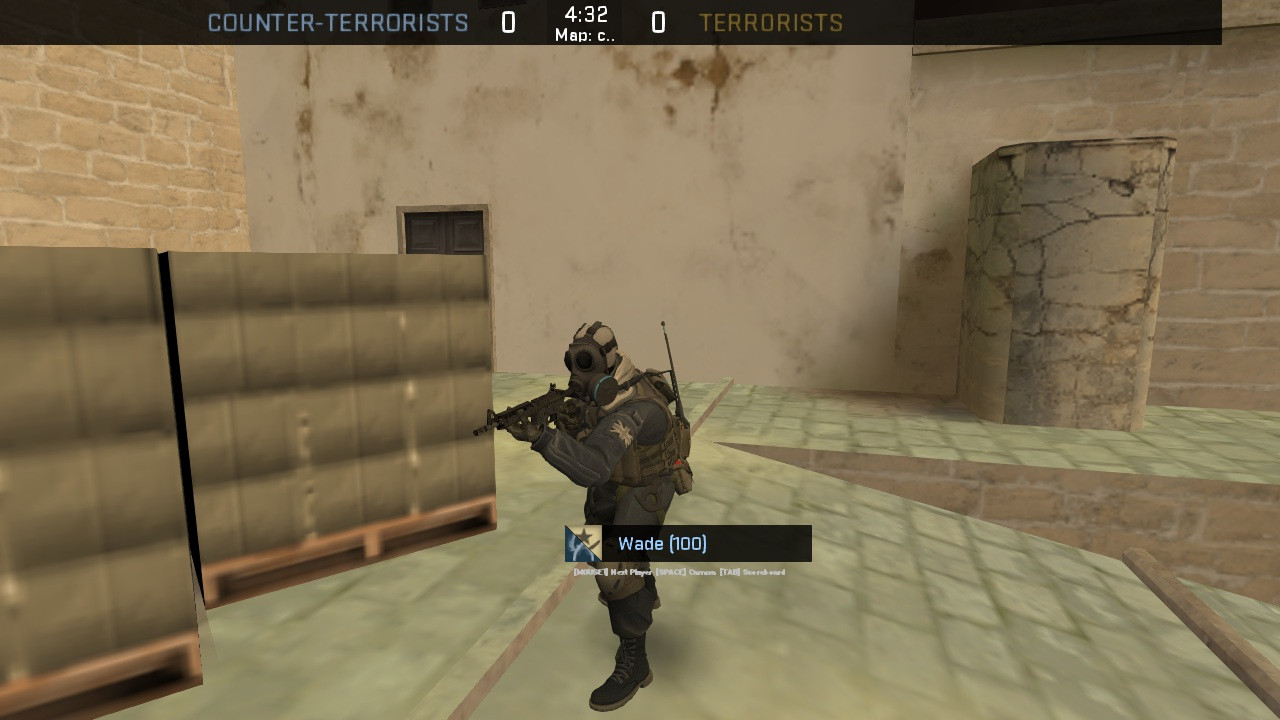Click the dark spectator panel background bar
This screenshot has height=720, width=1280.
[770, 543]
